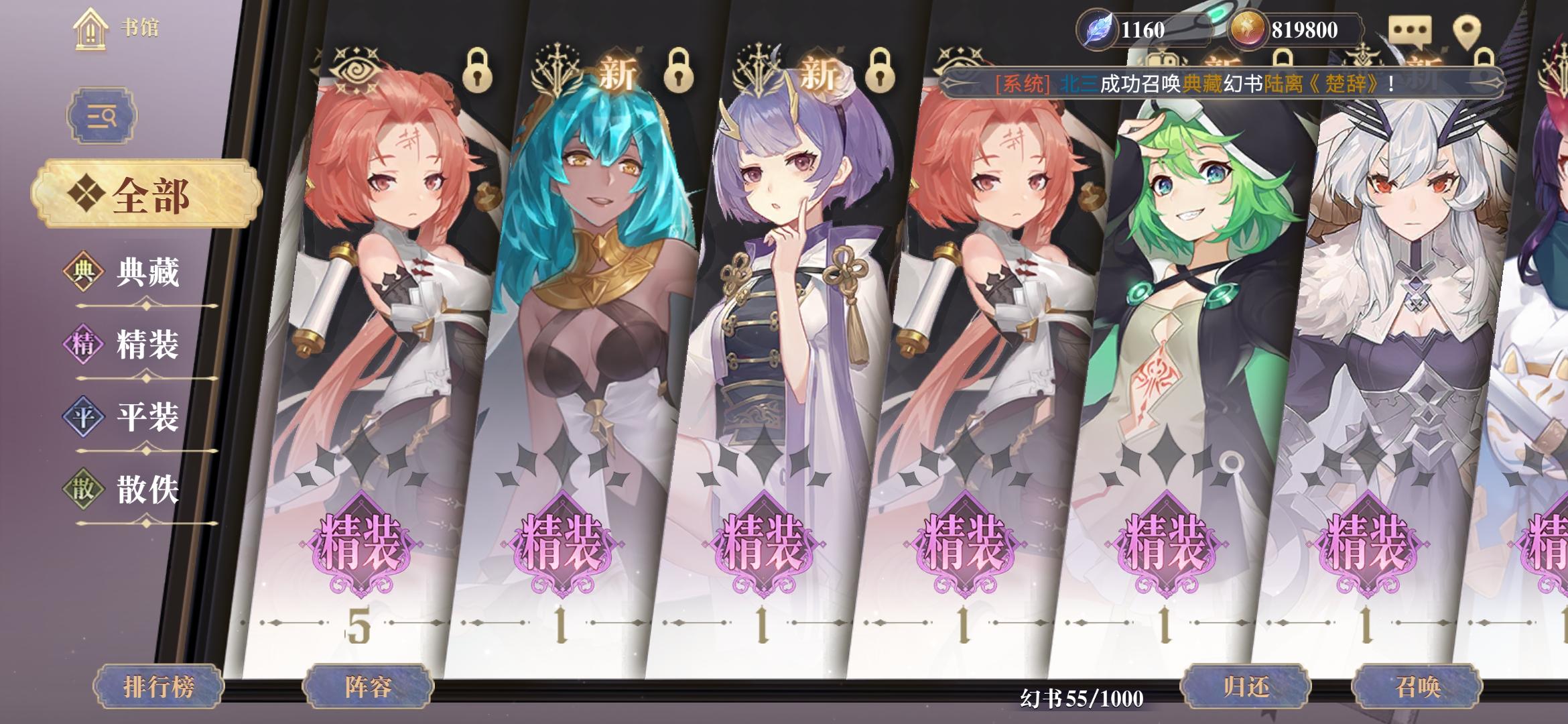
Task: Click the blue feather currency icon showing 1160
Action: [x=1098, y=28]
